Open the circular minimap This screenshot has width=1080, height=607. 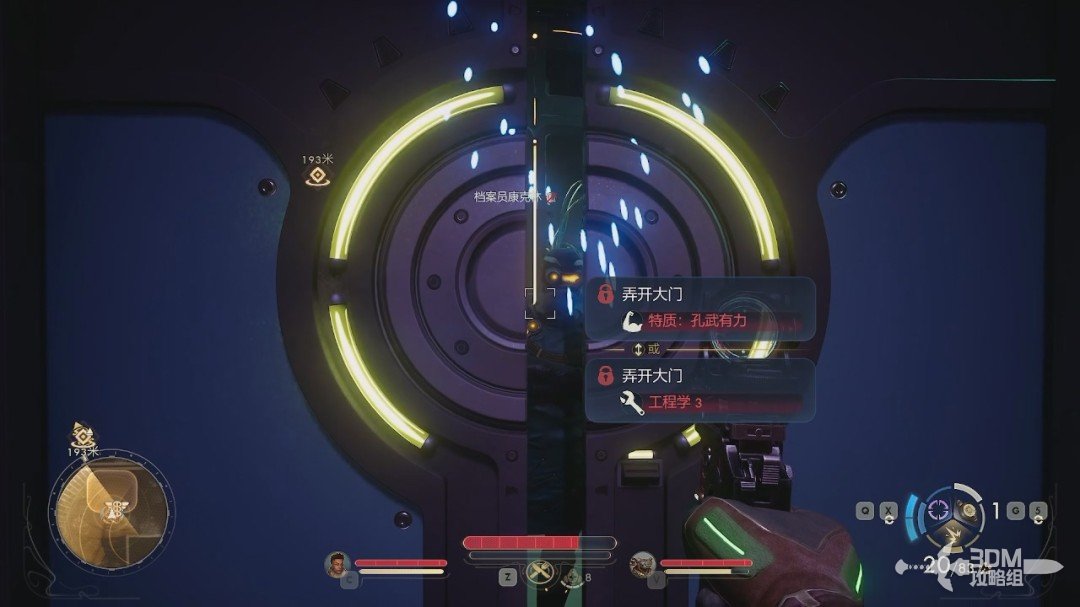(x=111, y=511)
